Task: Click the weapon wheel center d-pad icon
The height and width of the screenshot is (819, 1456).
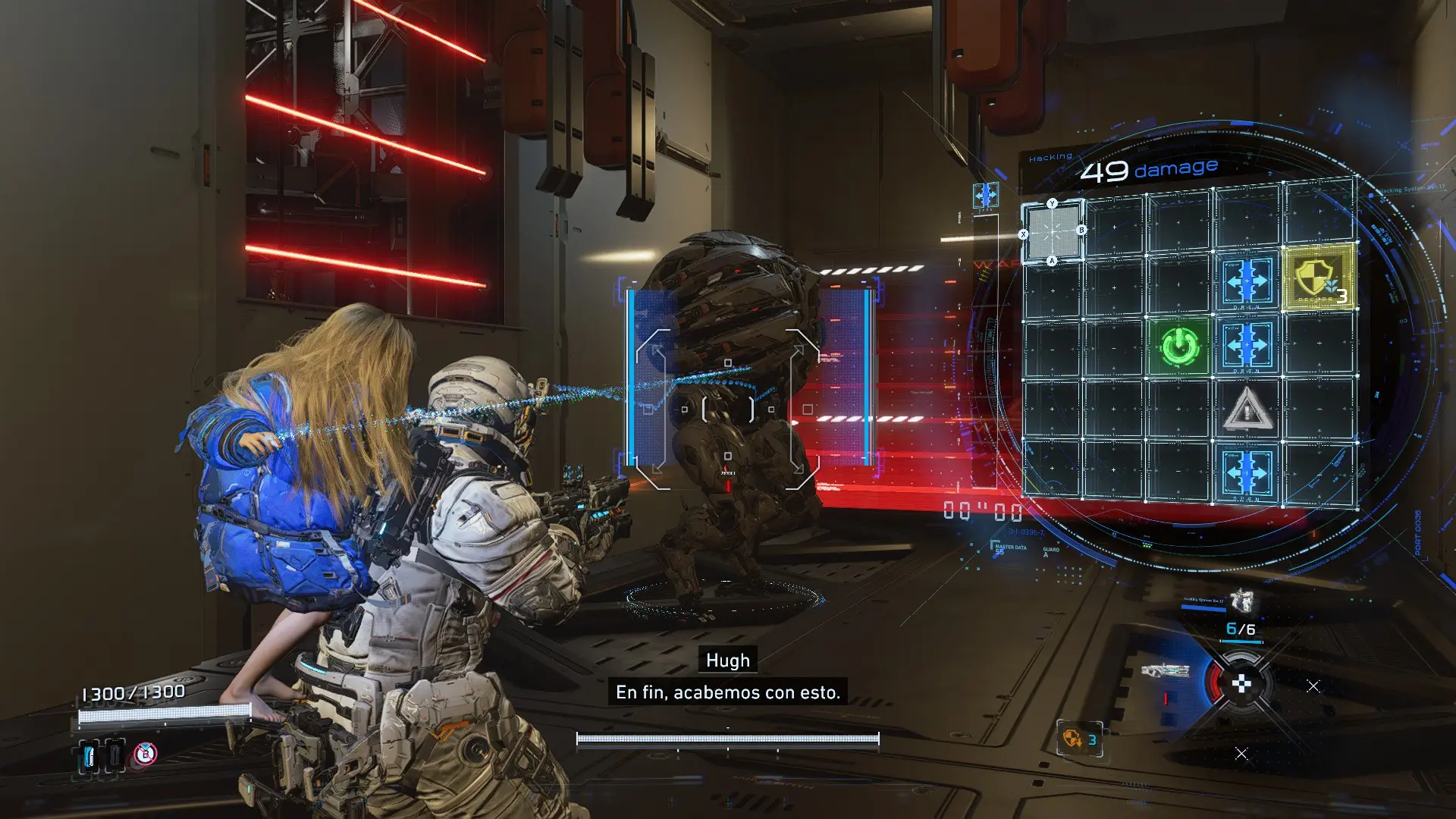Action: pos(1241,685)
